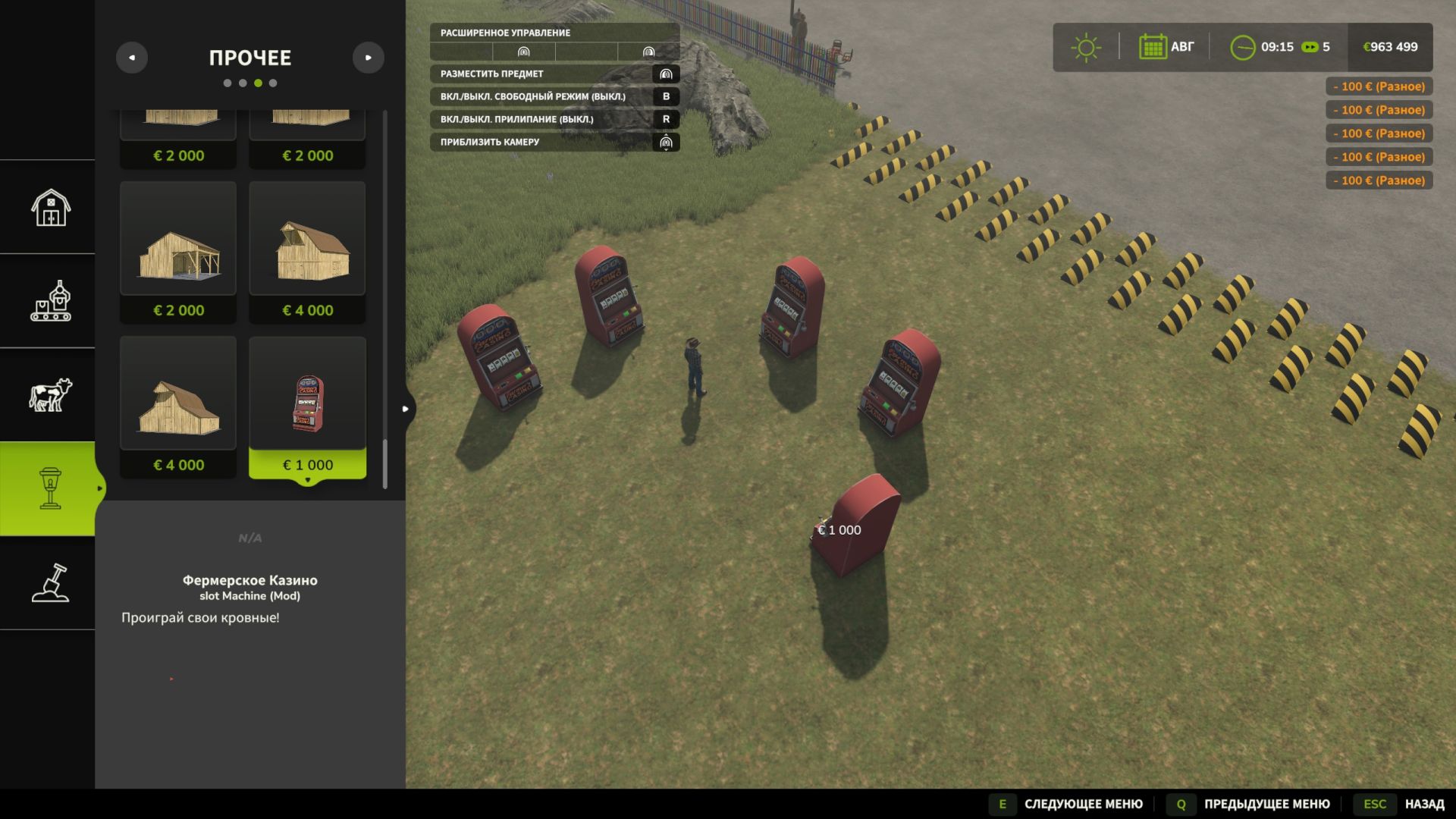Select the open-sided shed for €2 000
This screenshot has height=819, width=1456.
178,252
